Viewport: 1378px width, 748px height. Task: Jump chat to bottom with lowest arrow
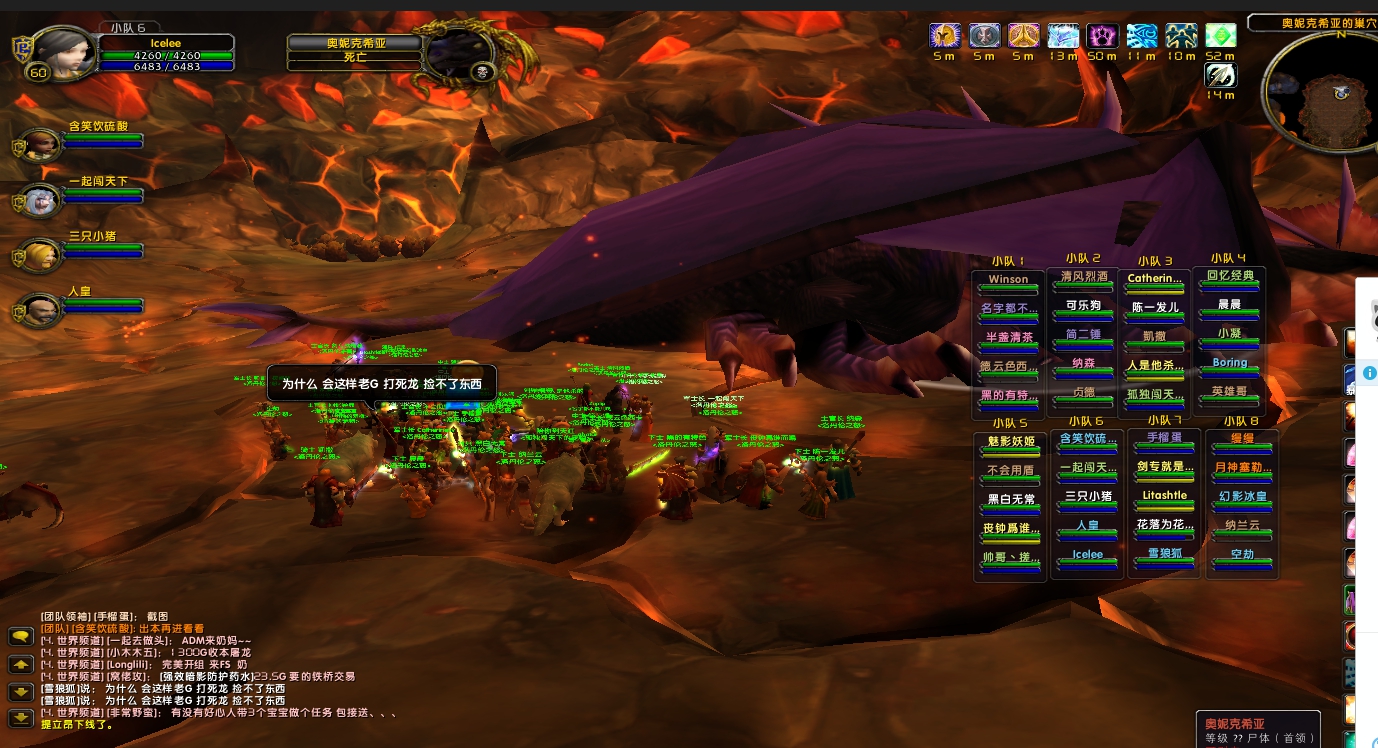point(21,717)
